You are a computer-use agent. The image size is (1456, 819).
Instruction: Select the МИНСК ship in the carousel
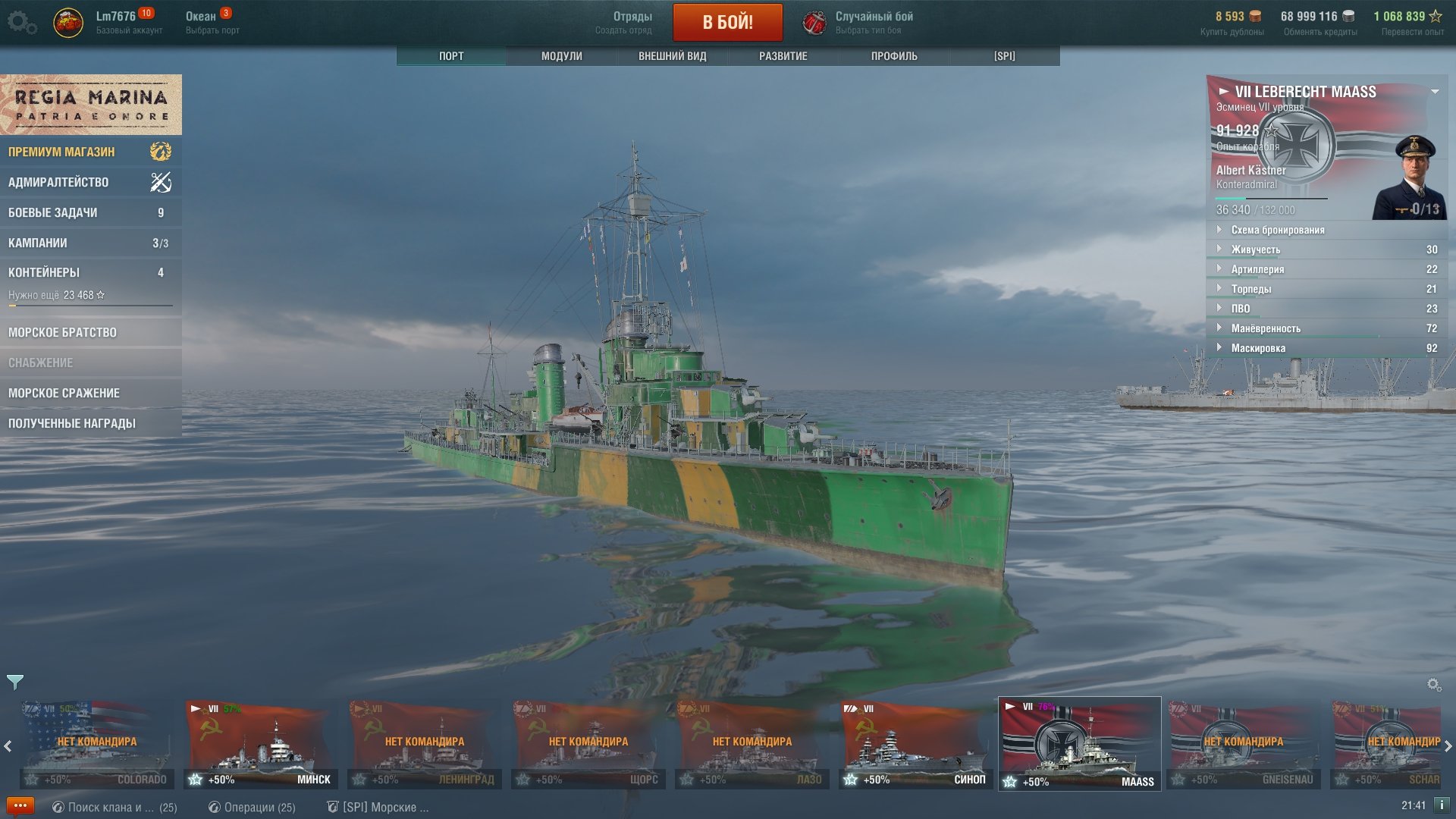(x=260, y=745)
